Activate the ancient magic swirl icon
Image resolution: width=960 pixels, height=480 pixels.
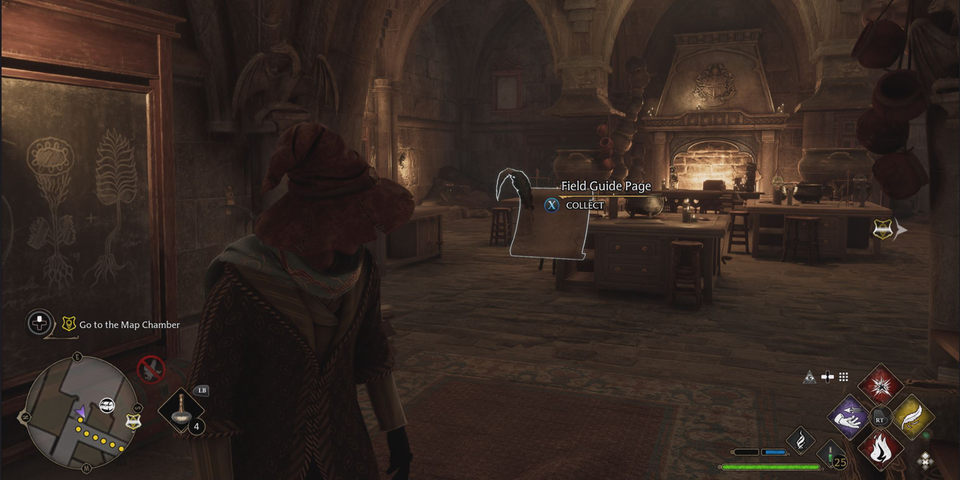[x=801, y=439]
